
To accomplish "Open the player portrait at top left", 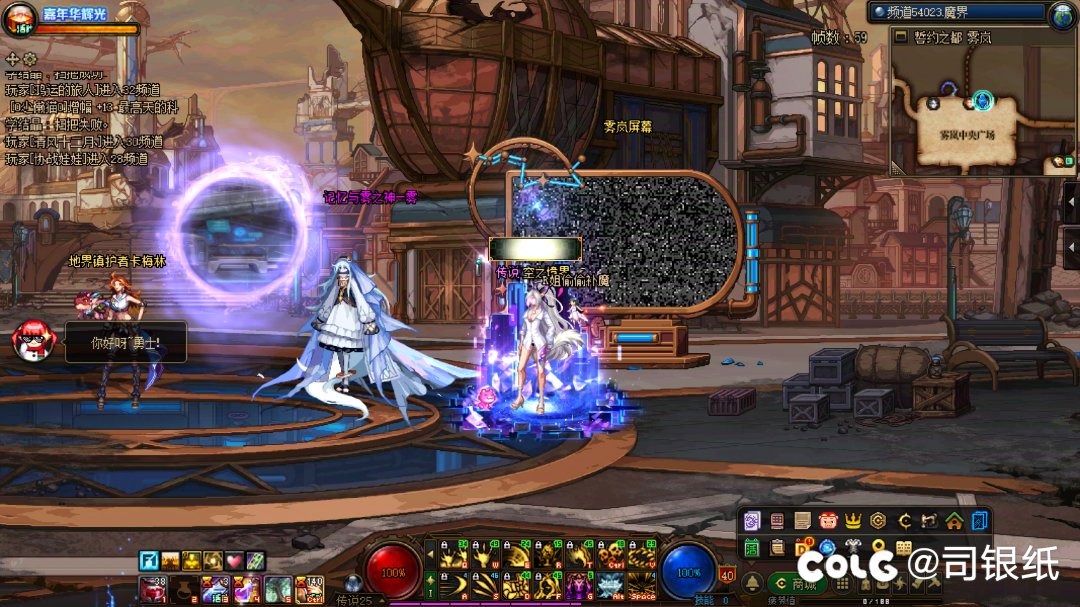I will [18, 20].
